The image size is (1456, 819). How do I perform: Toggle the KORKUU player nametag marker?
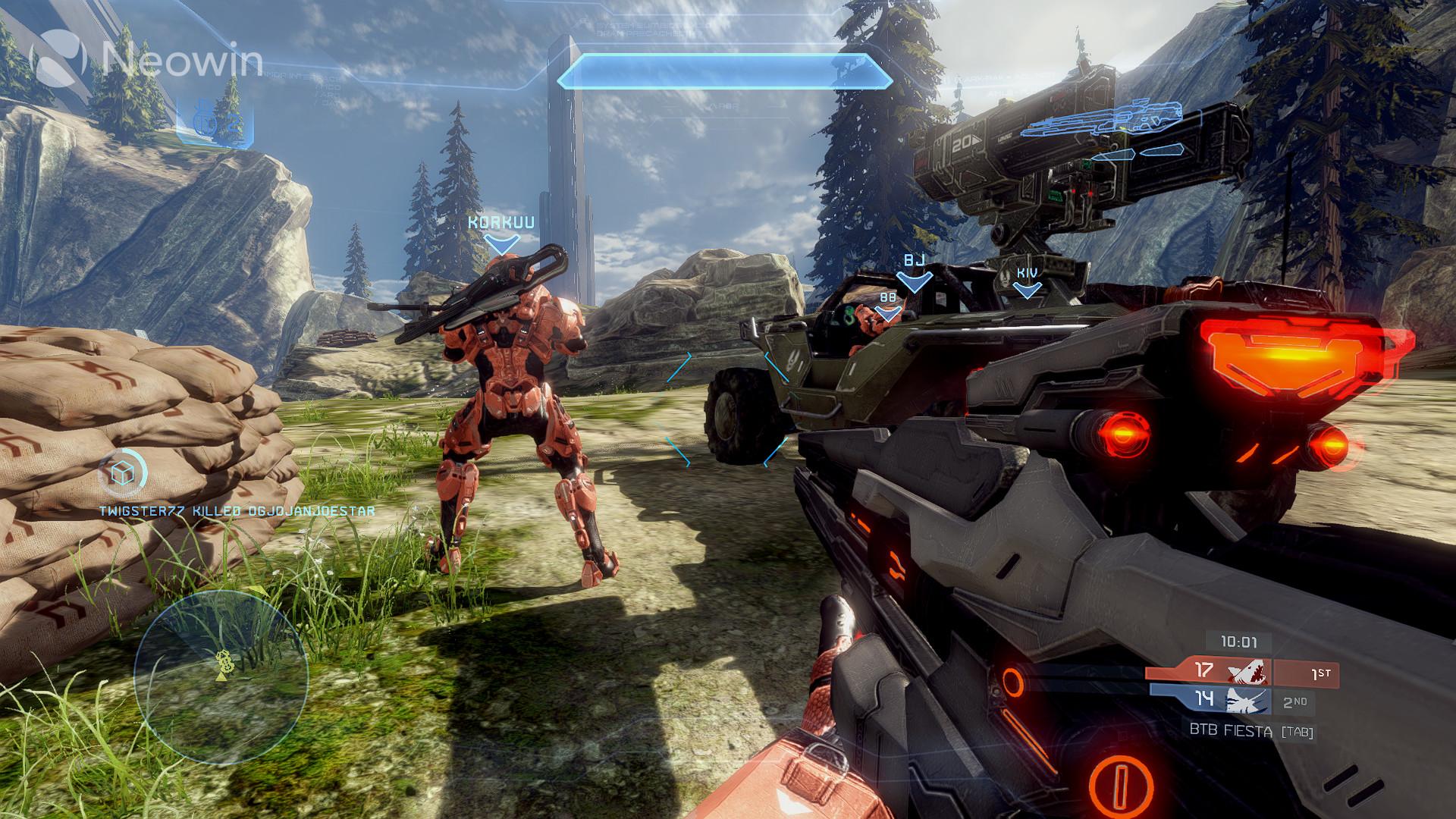[x=500, y=222]
